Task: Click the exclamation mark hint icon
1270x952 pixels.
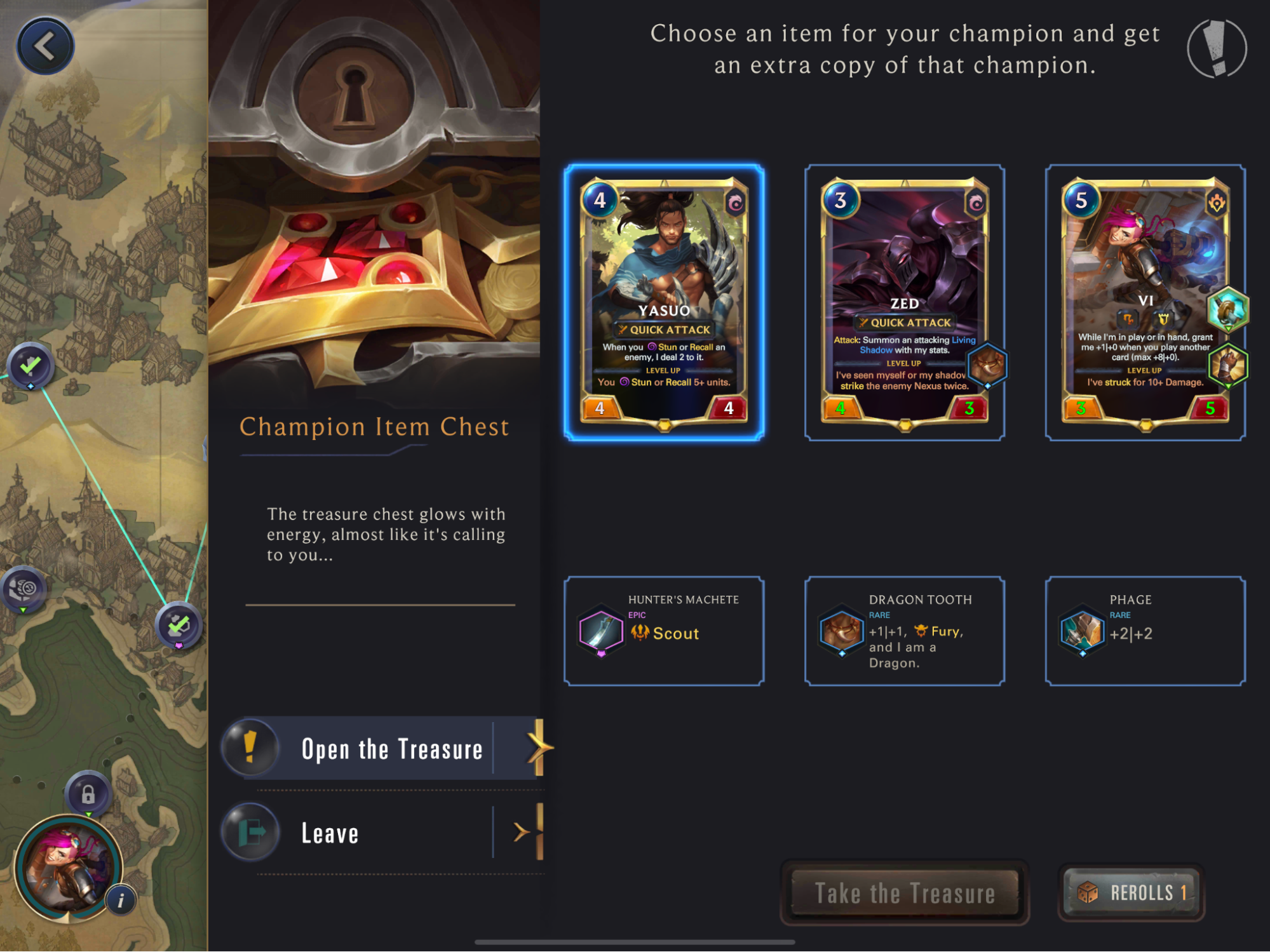Action: pyautogui.click(x=1217, y=48)
